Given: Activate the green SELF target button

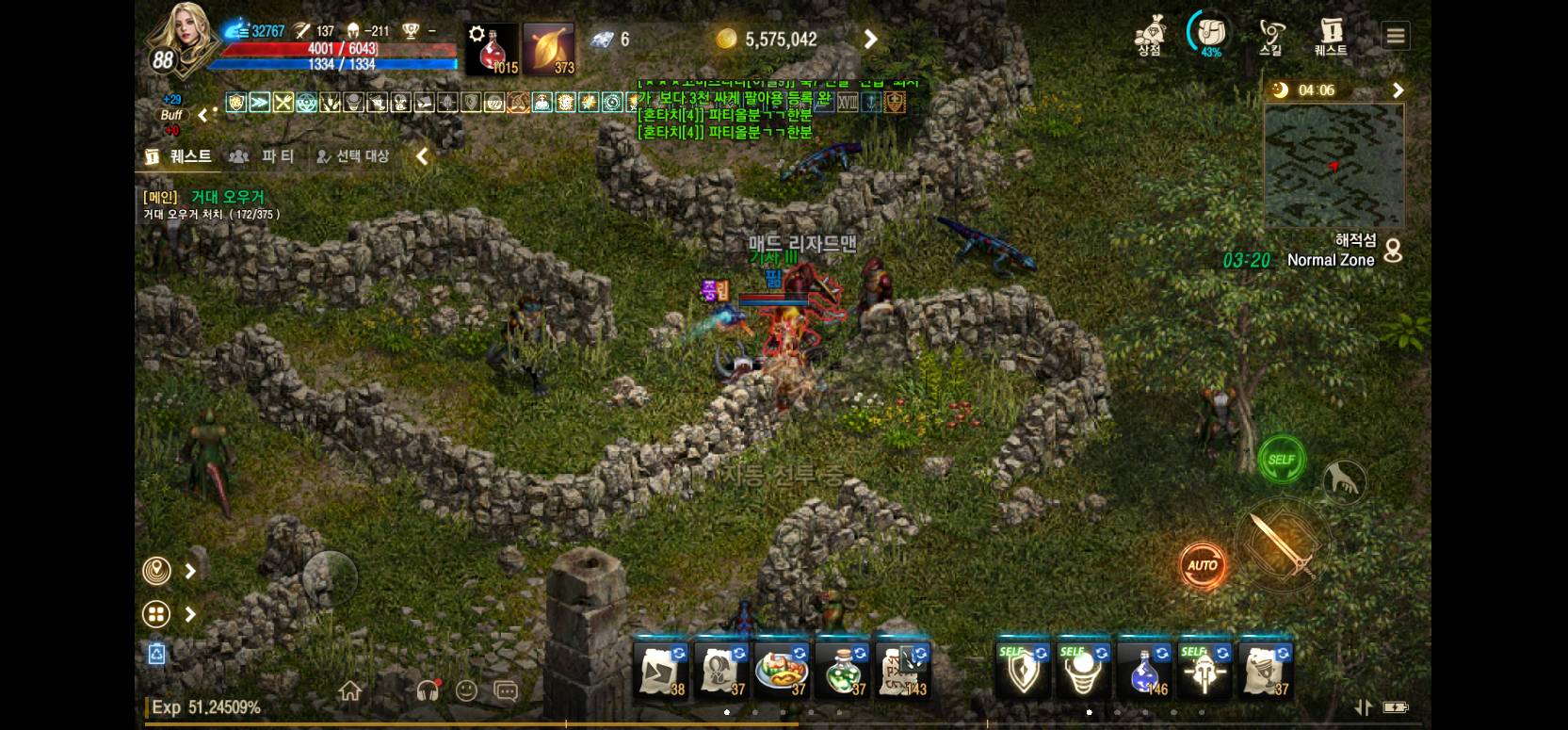Looking at the screenshot, I should coord(1282,460).
